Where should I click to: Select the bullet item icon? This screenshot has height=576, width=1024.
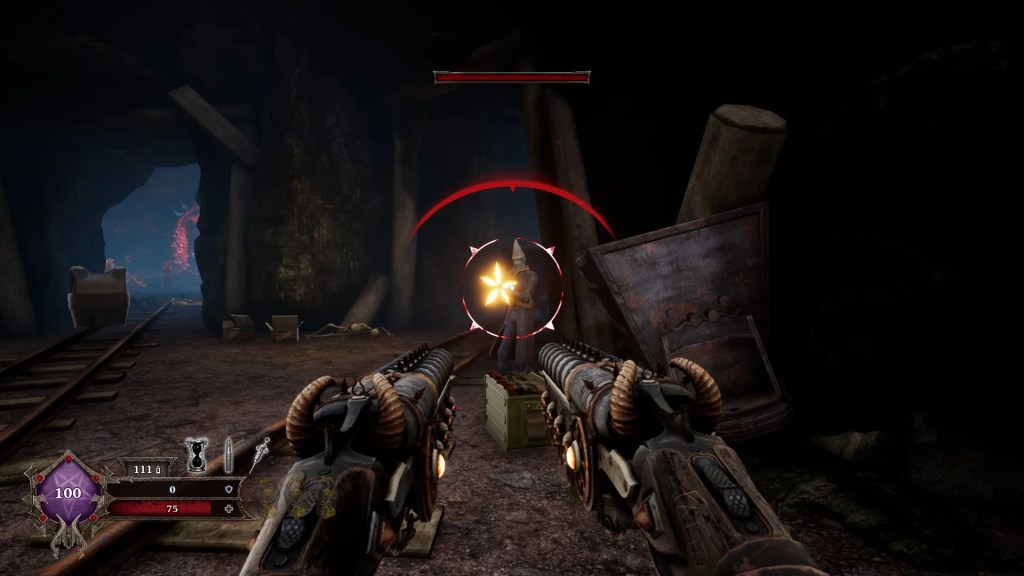pos(228,454)
